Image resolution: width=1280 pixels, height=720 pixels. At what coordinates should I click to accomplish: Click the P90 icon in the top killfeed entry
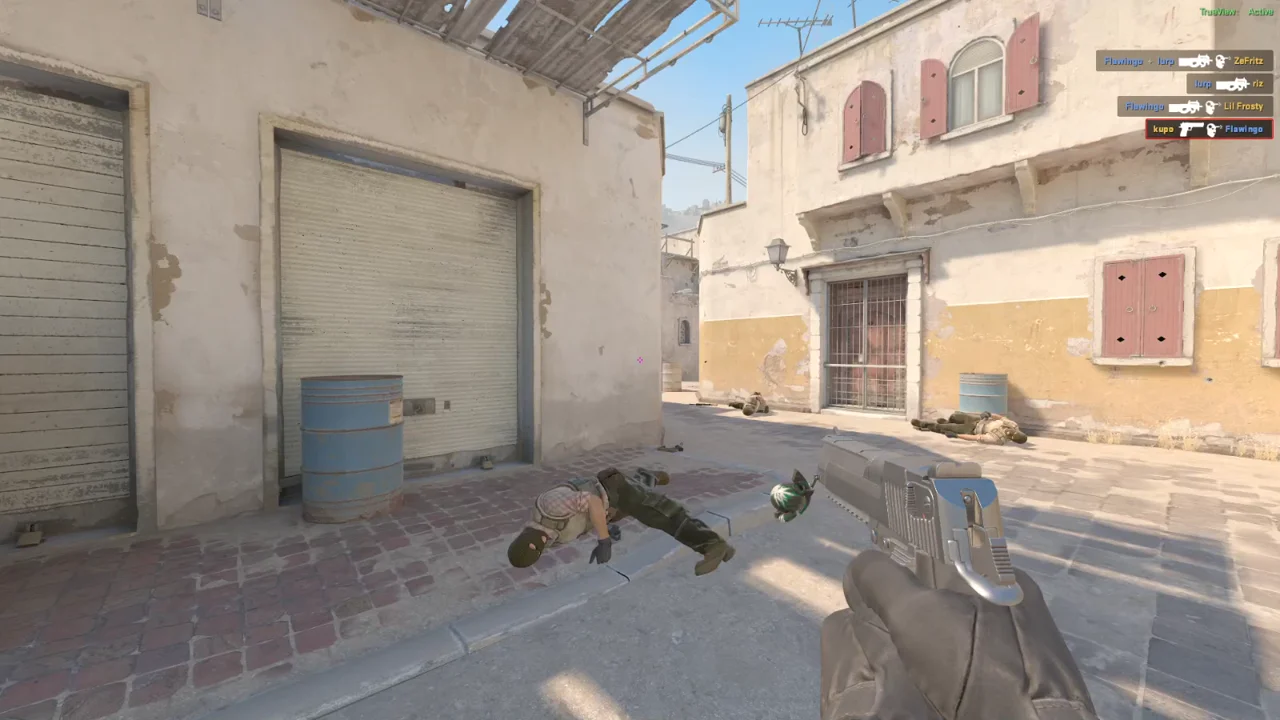point(1194,61)
